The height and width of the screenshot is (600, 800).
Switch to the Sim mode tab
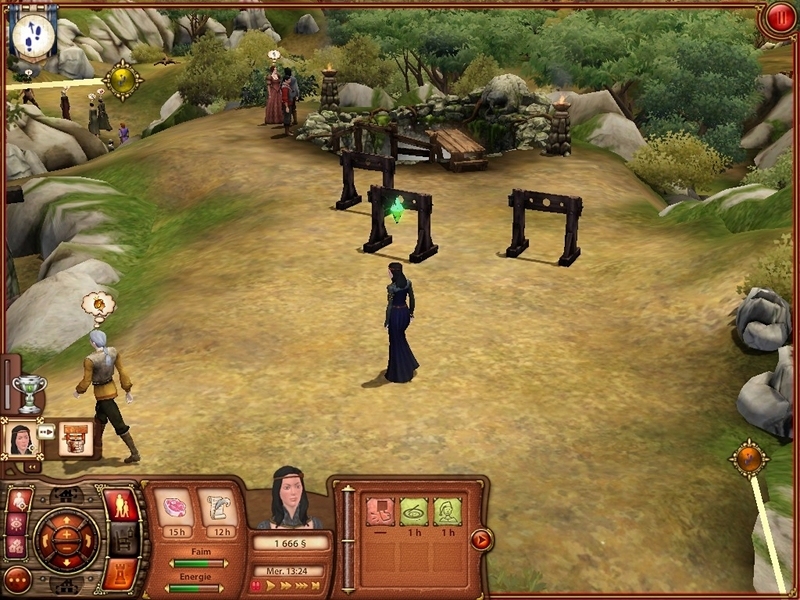coord(120,505)
